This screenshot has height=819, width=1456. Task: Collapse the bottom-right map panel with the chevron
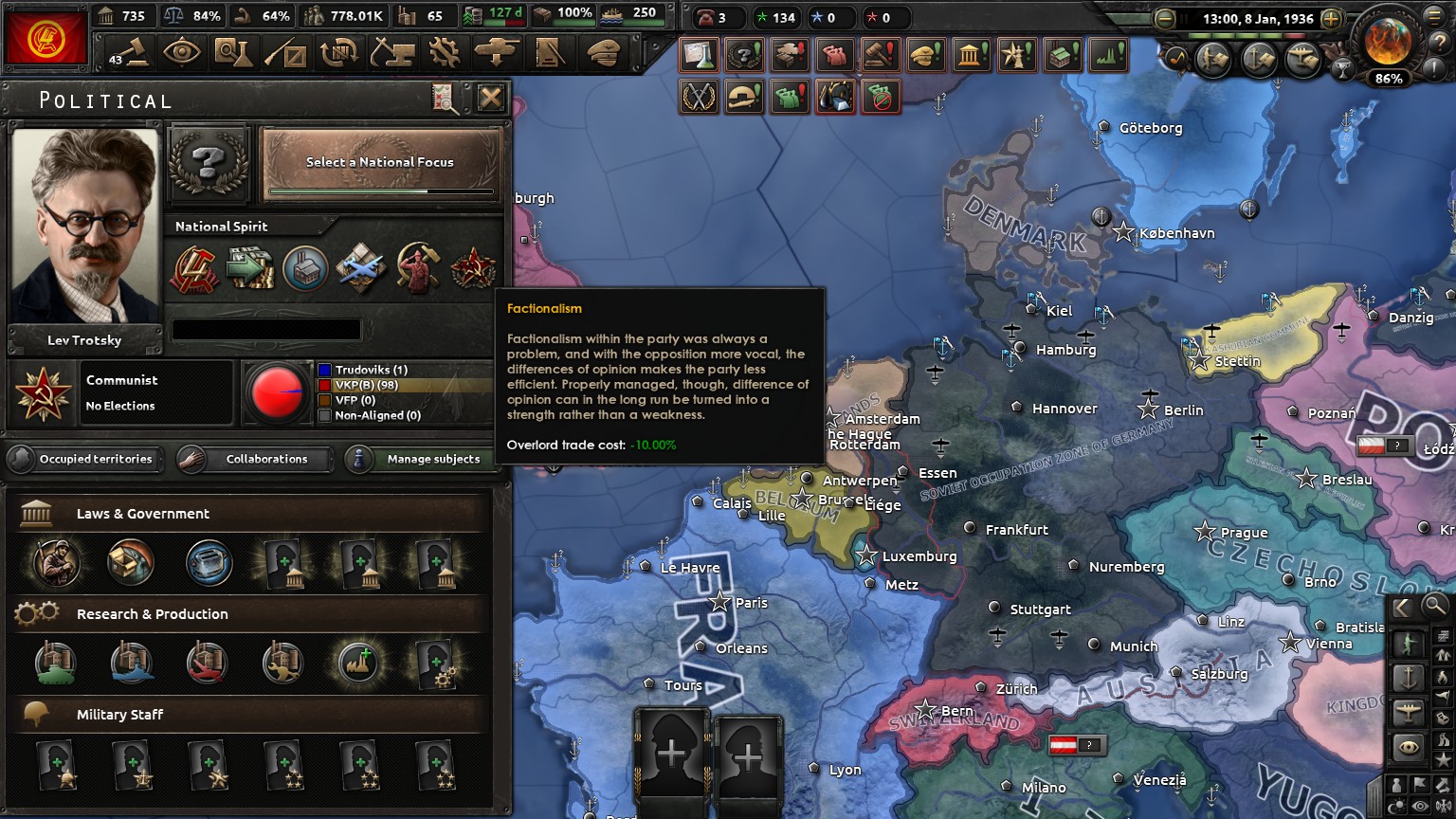pyautogui.click(x=1400, y=607)
